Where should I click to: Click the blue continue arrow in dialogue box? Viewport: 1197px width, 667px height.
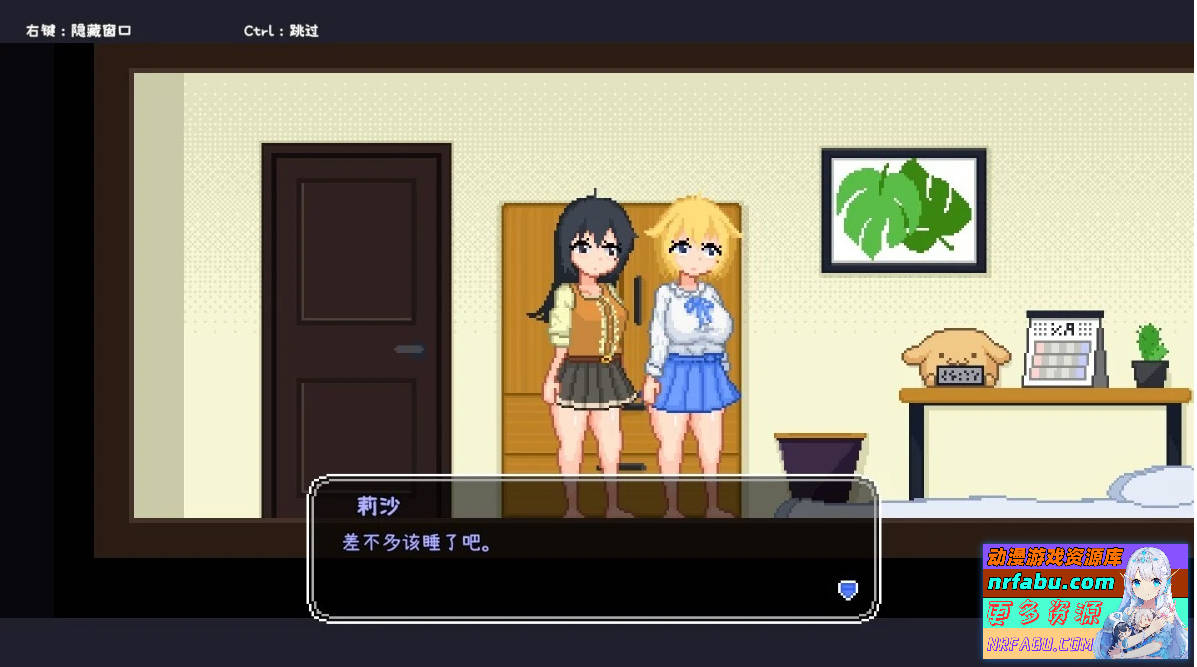847,590
